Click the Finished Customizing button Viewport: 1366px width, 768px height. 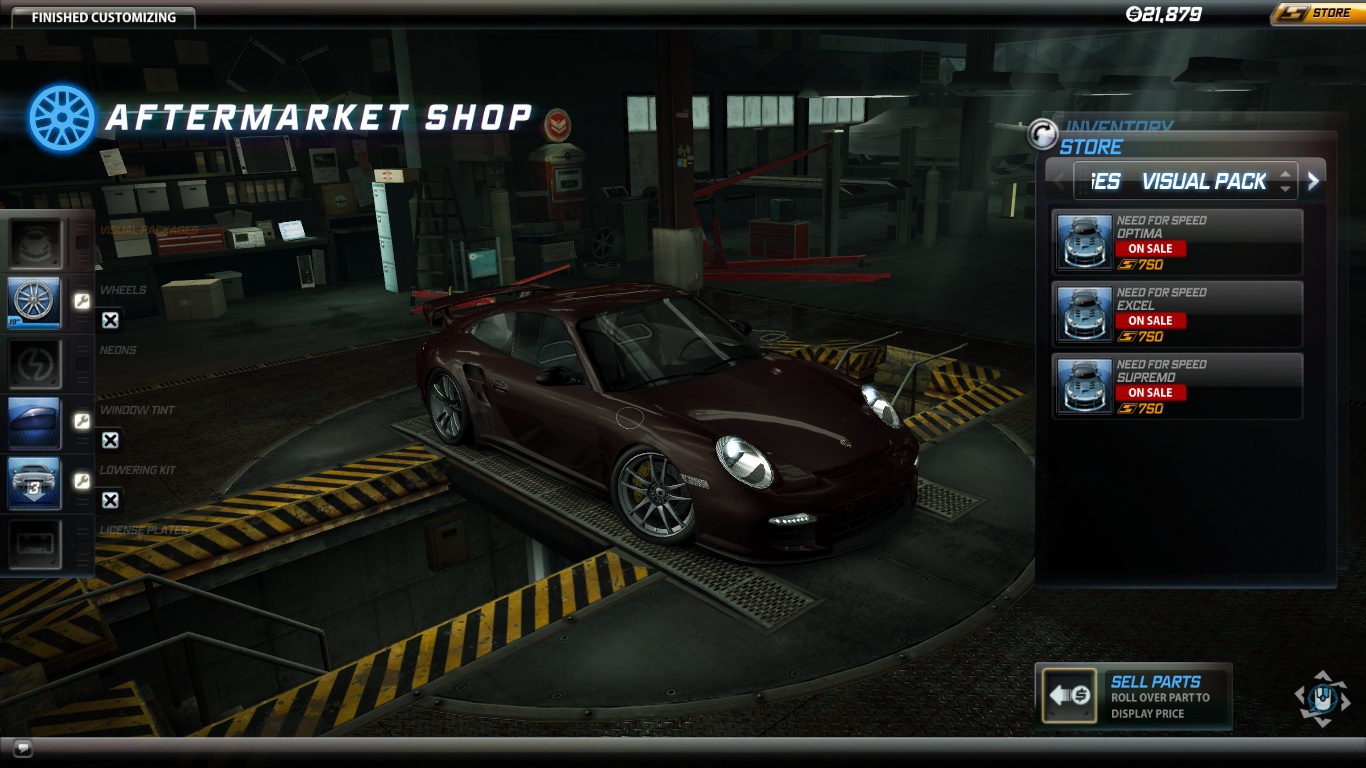[104, 17]
